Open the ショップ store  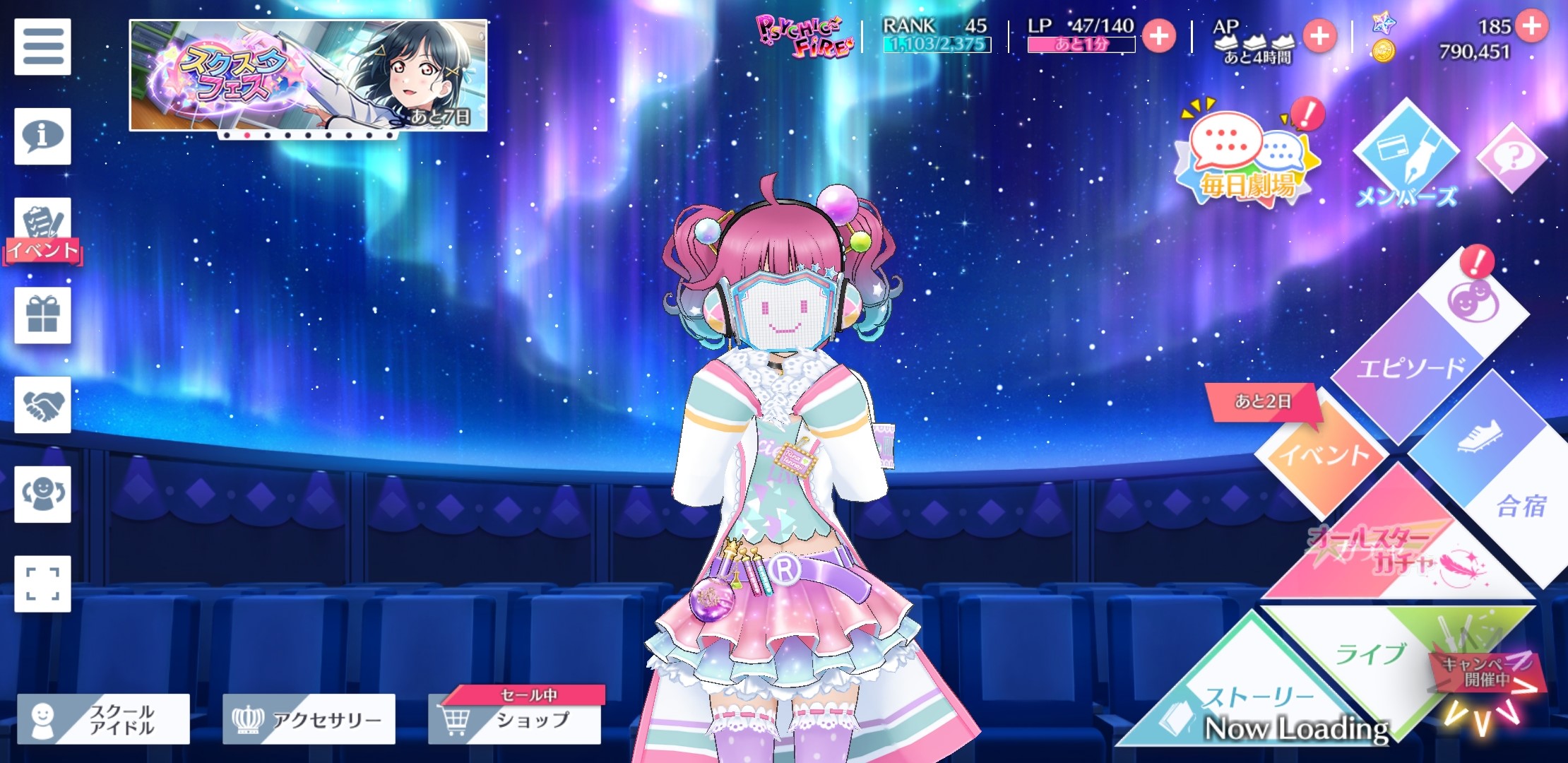(x=515, y=719)
